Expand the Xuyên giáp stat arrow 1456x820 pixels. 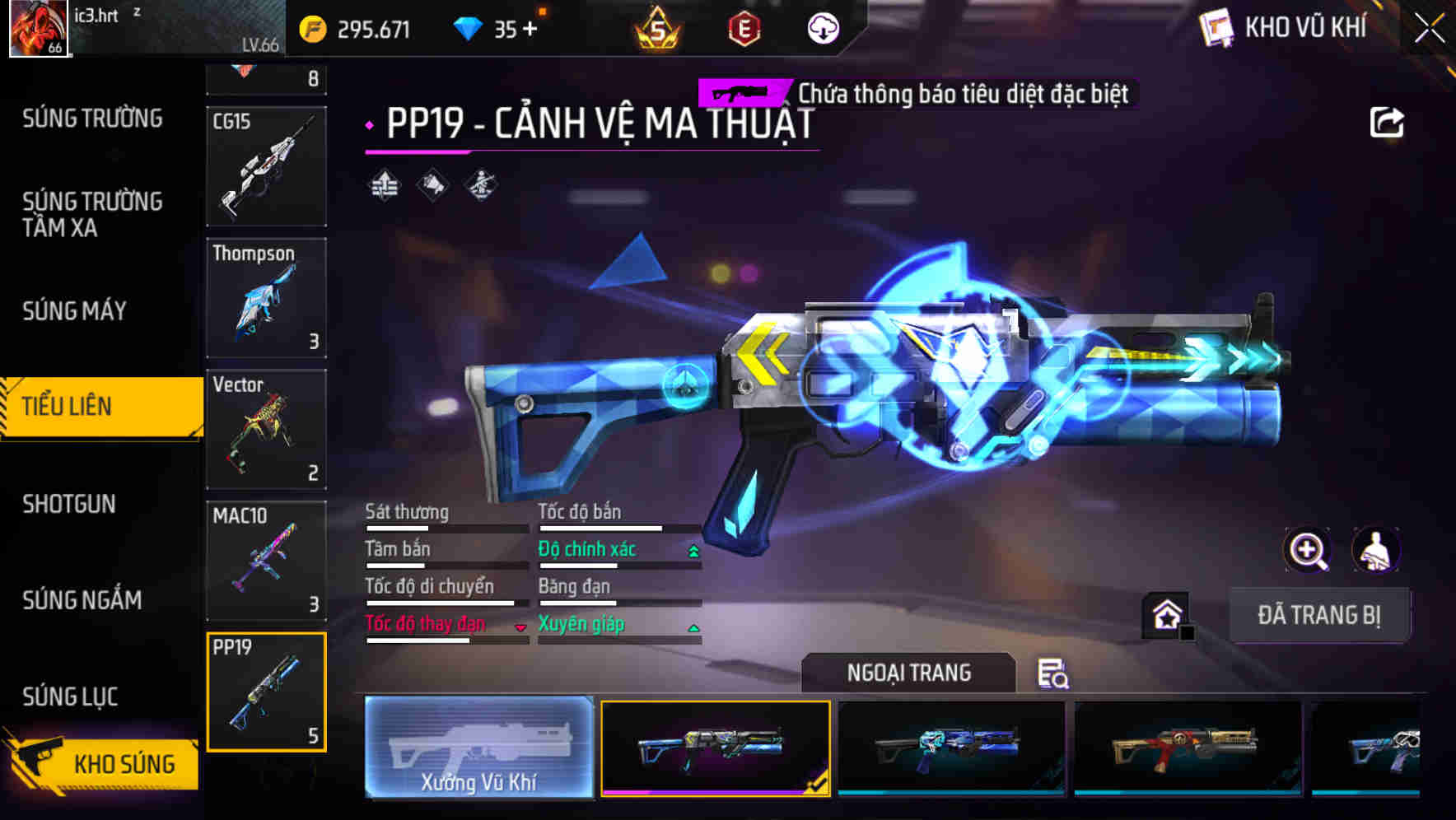click(693, 626)
